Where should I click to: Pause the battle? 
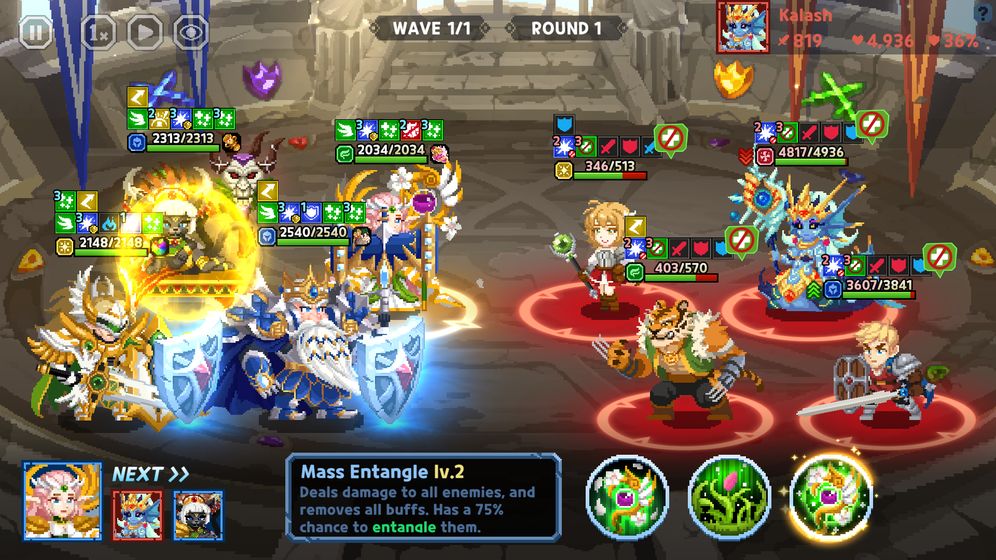[36, 31]
